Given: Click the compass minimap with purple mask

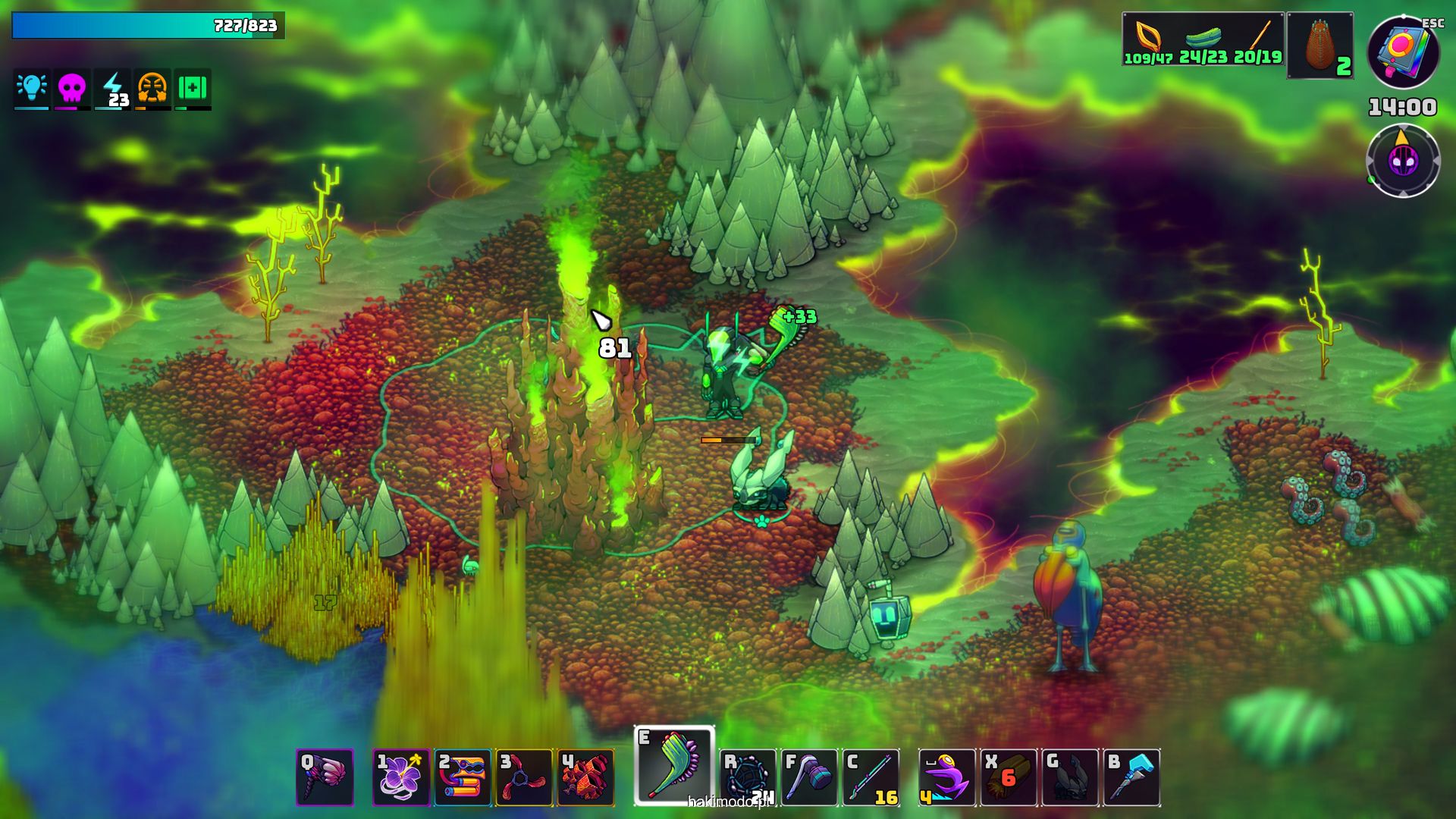Looking at the screenshot, I should click(1403, 161).
